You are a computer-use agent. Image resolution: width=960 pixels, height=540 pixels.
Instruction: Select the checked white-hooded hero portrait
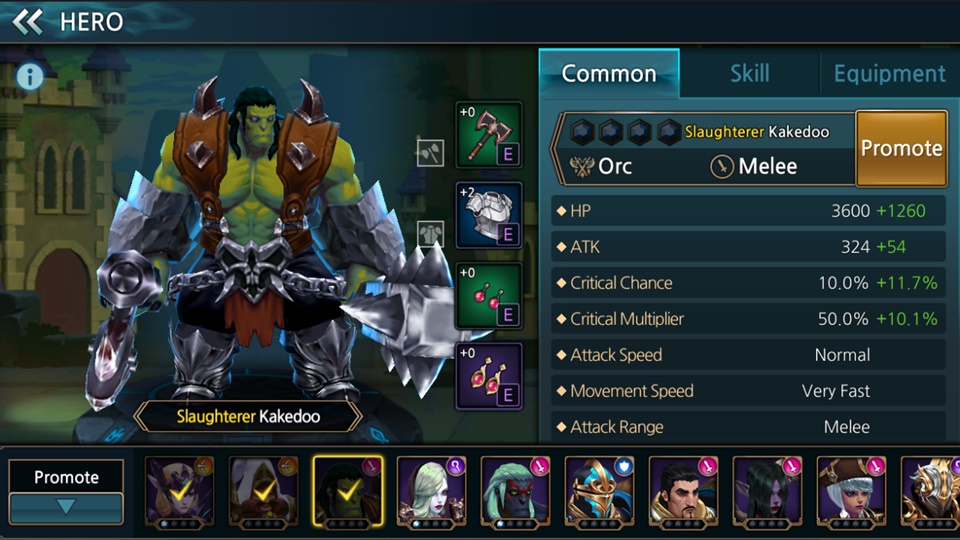coord(262,491)
